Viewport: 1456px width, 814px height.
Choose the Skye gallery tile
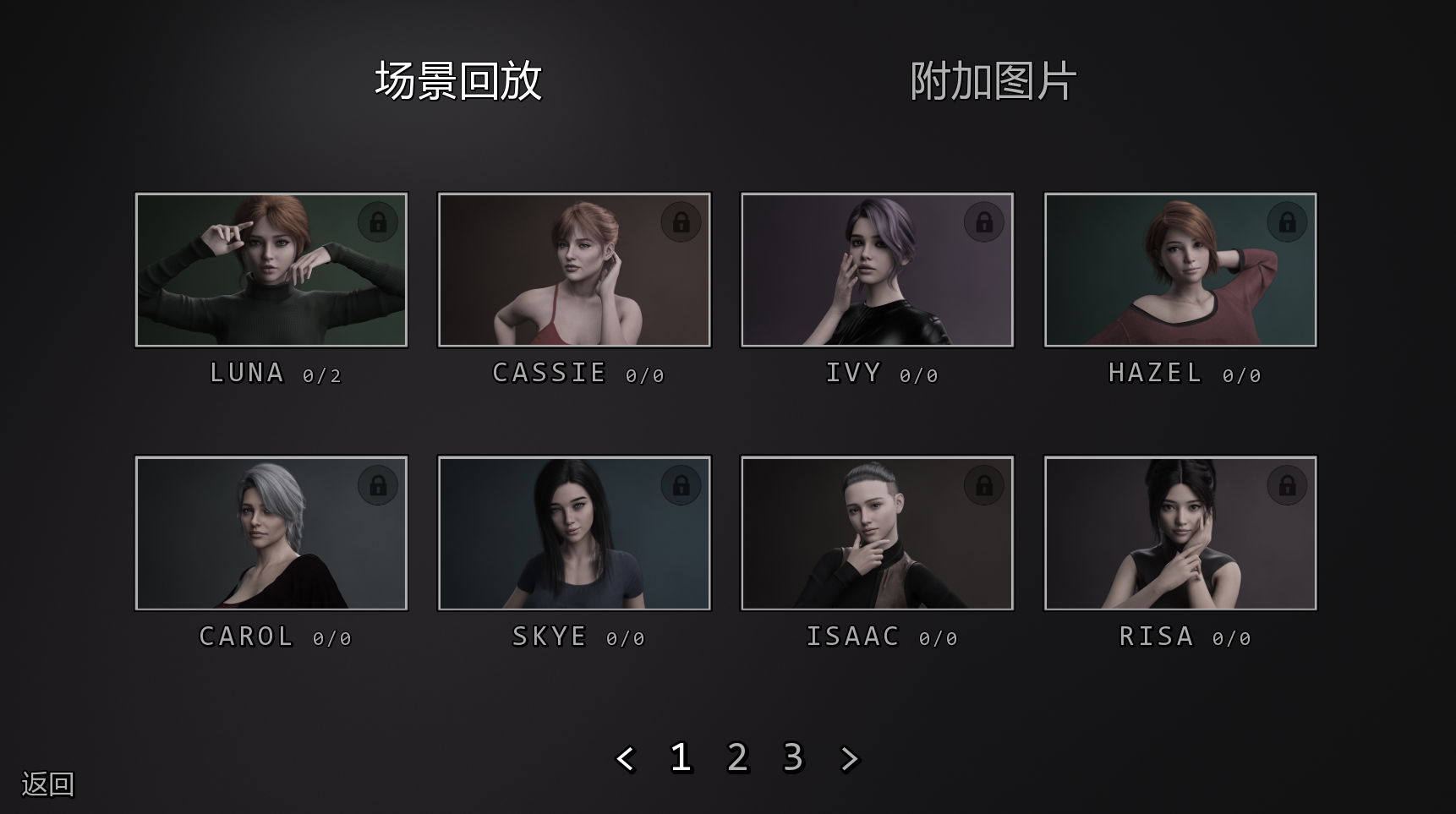(x=574, y=533)
